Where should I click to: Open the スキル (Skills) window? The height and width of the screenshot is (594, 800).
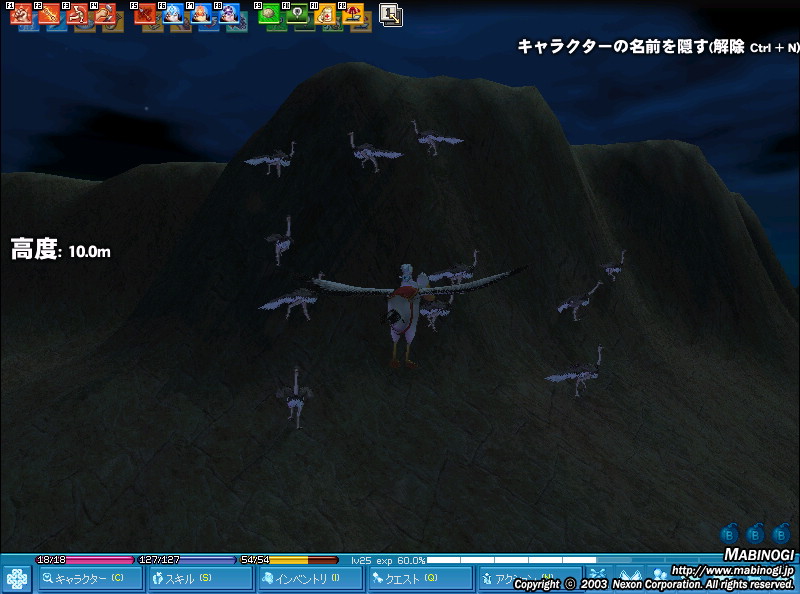point(199,578)
